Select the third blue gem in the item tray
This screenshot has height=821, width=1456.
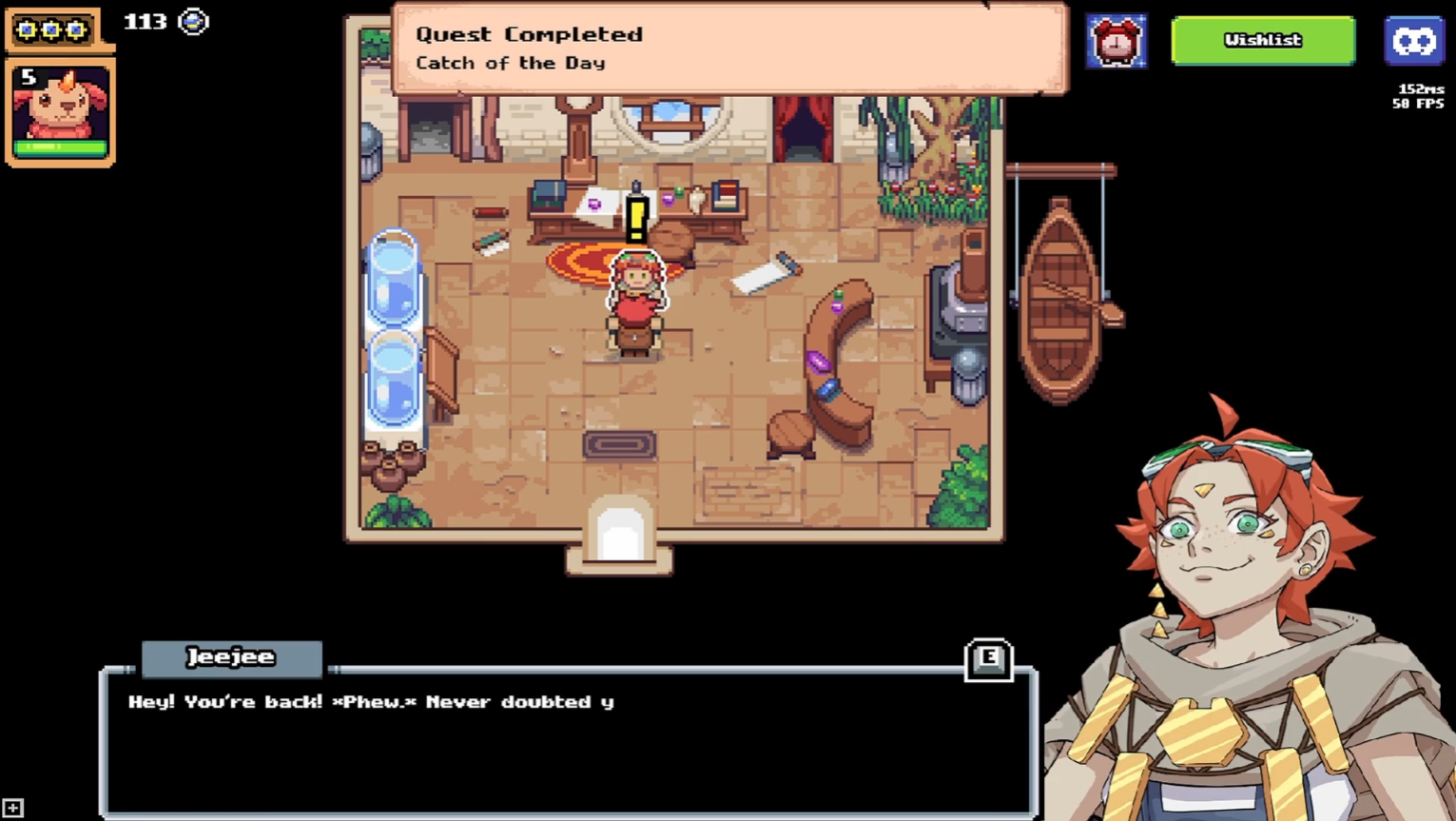tap(75, 29)
